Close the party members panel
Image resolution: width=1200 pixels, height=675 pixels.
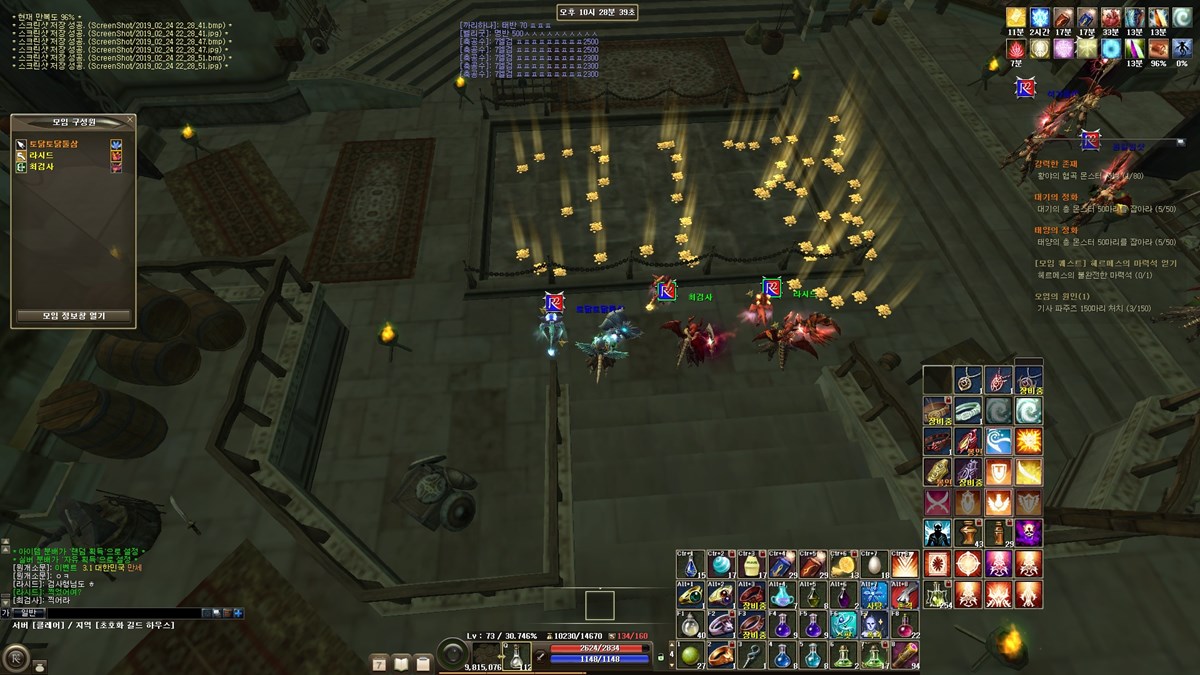[x=130, y=121]
